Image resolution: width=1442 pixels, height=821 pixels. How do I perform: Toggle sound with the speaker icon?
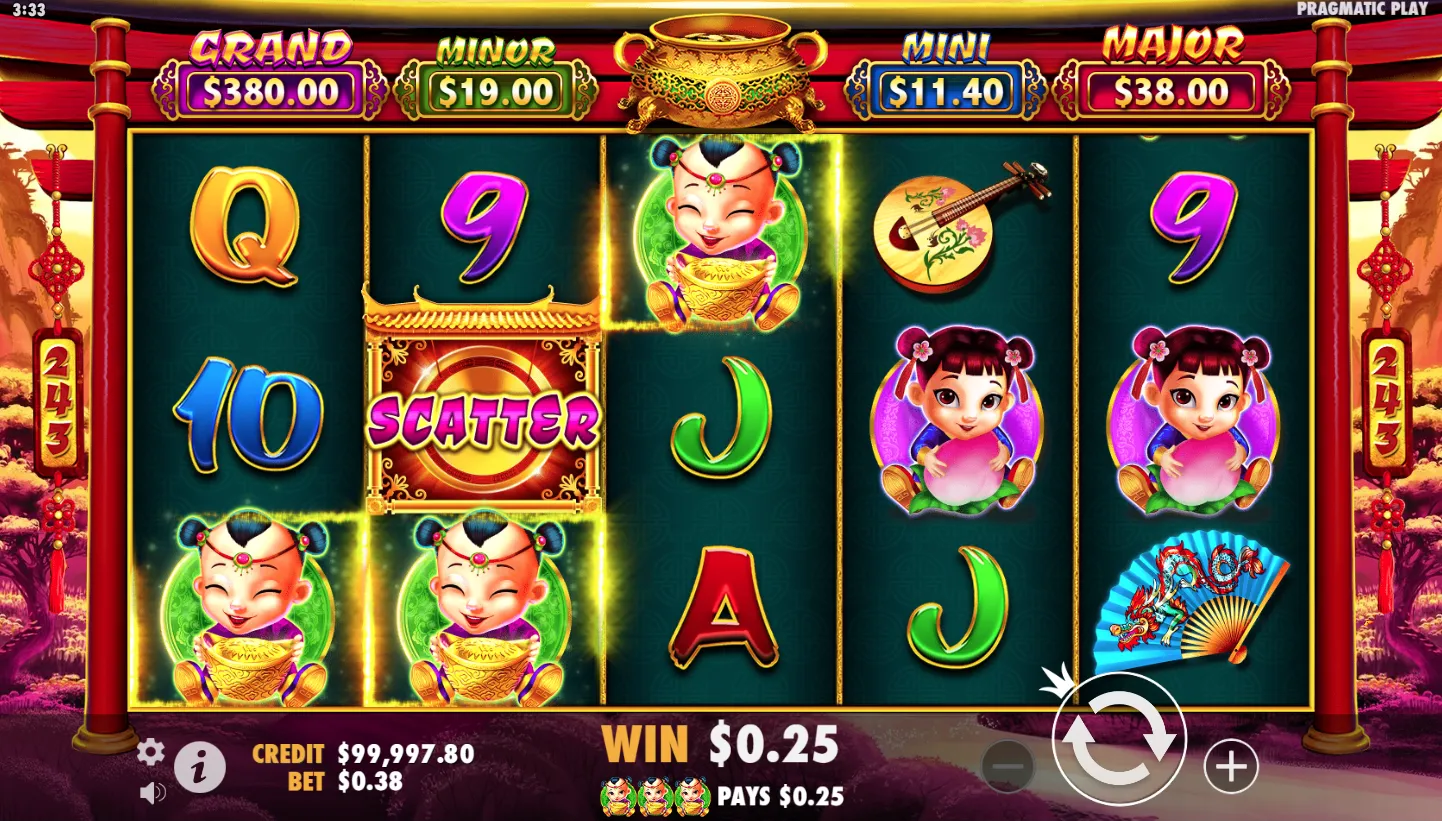pyautogui.click(x=152, y=794)
